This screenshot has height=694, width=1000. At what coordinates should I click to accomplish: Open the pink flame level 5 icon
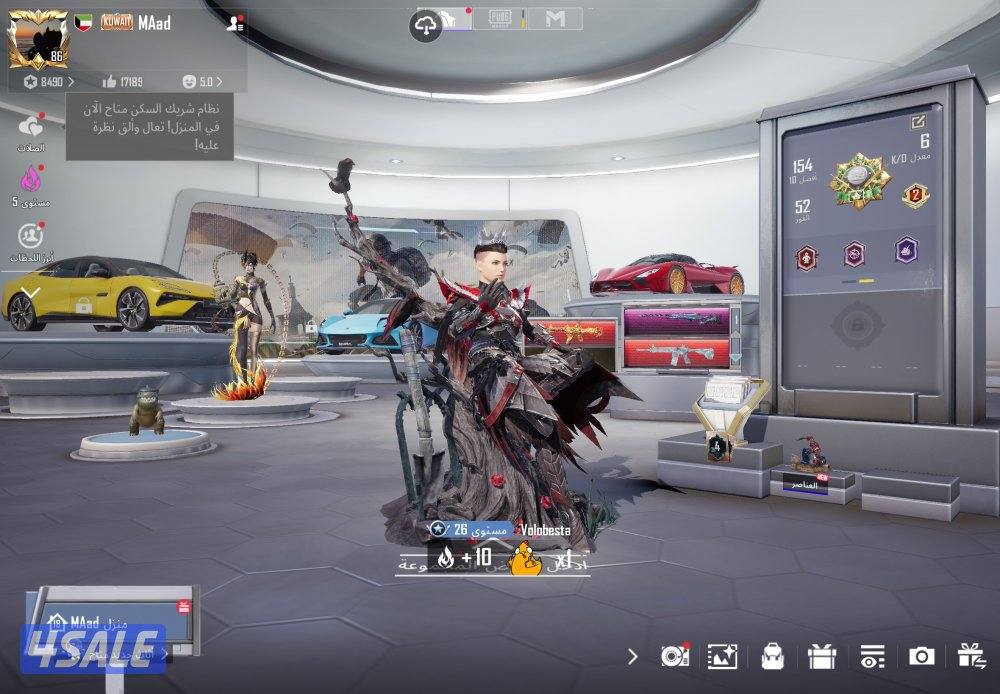[x=31, y=180]
